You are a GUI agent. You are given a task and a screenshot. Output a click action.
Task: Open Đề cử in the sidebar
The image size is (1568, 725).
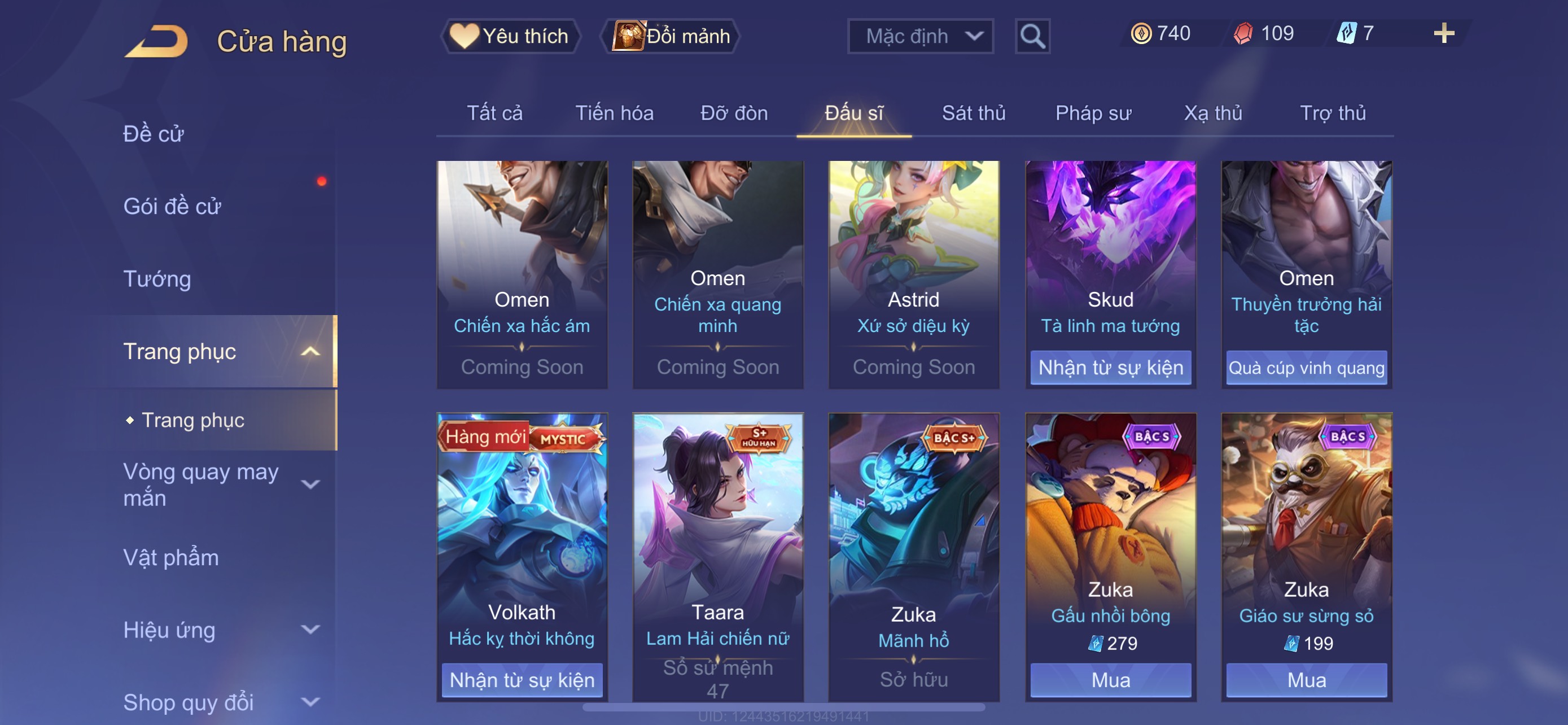tap(154, 133)
